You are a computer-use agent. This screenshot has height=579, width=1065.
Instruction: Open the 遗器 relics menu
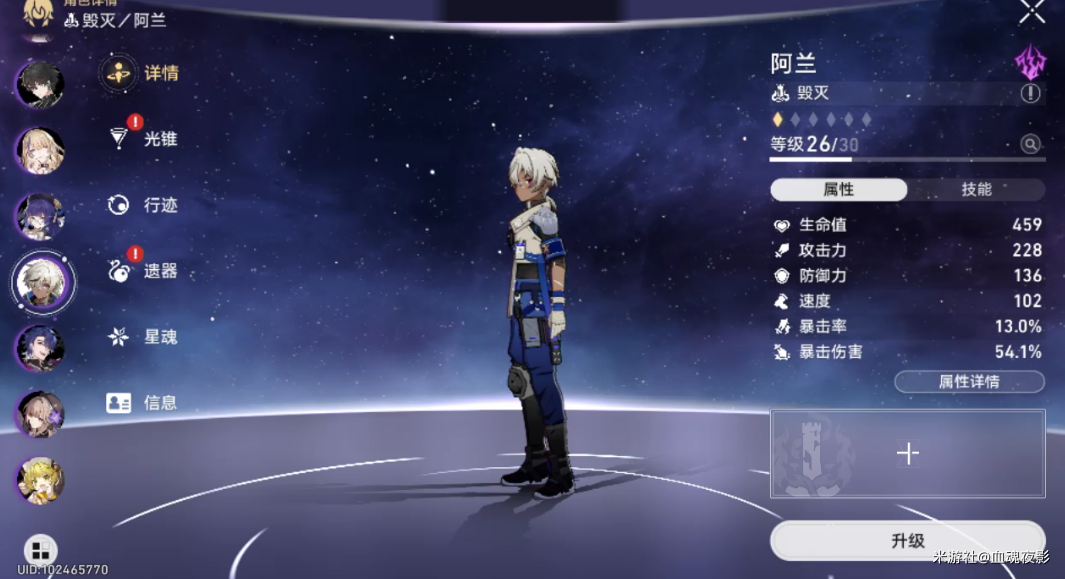tap(142, 271)
